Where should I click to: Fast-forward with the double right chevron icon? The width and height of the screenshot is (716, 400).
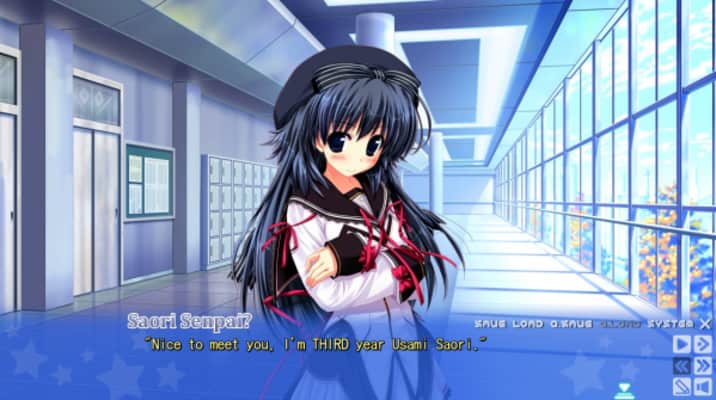[704, 366]
